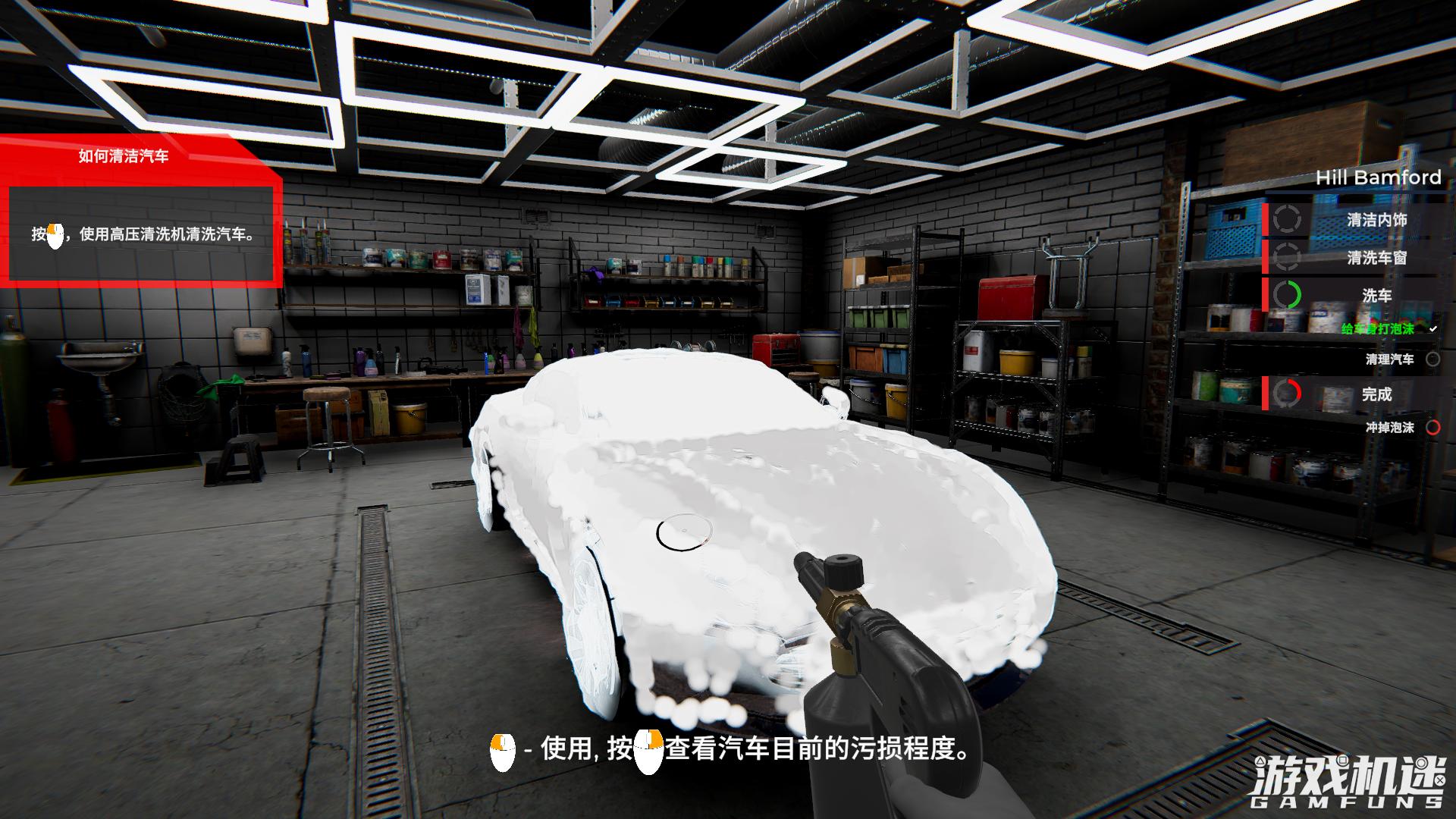Click the progress ring next to 清洗车窗
This screenshot has height=819, width=1456.
point(1287,257)
